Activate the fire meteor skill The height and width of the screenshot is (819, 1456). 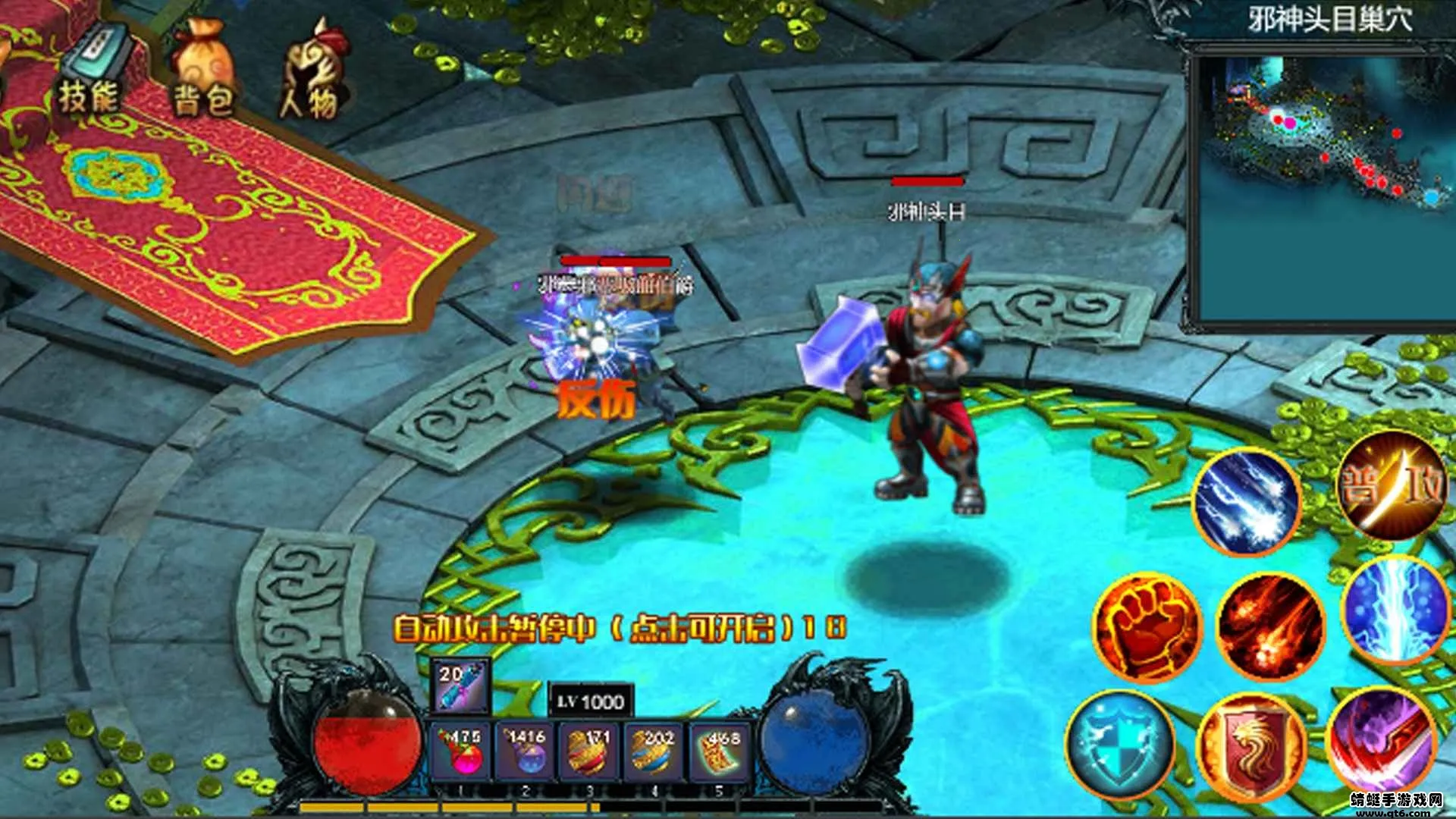click(1271, 626)
